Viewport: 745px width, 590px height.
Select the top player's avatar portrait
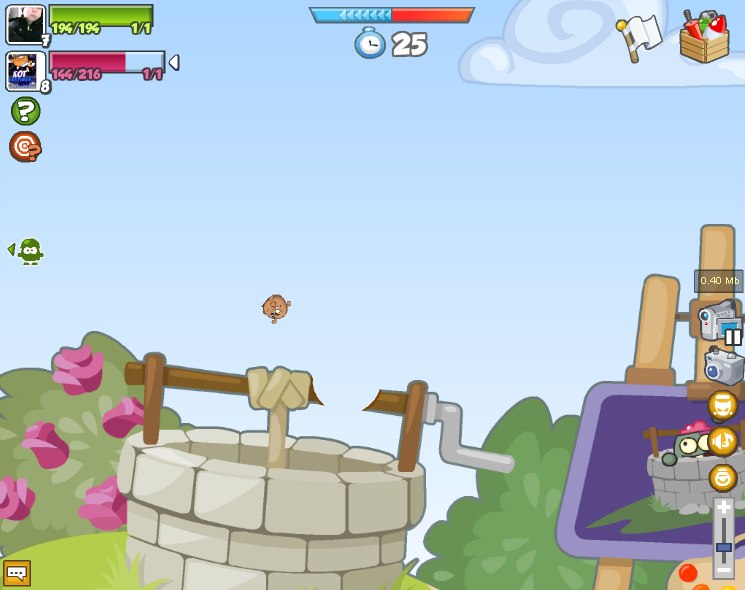click(x=25, y=25)
